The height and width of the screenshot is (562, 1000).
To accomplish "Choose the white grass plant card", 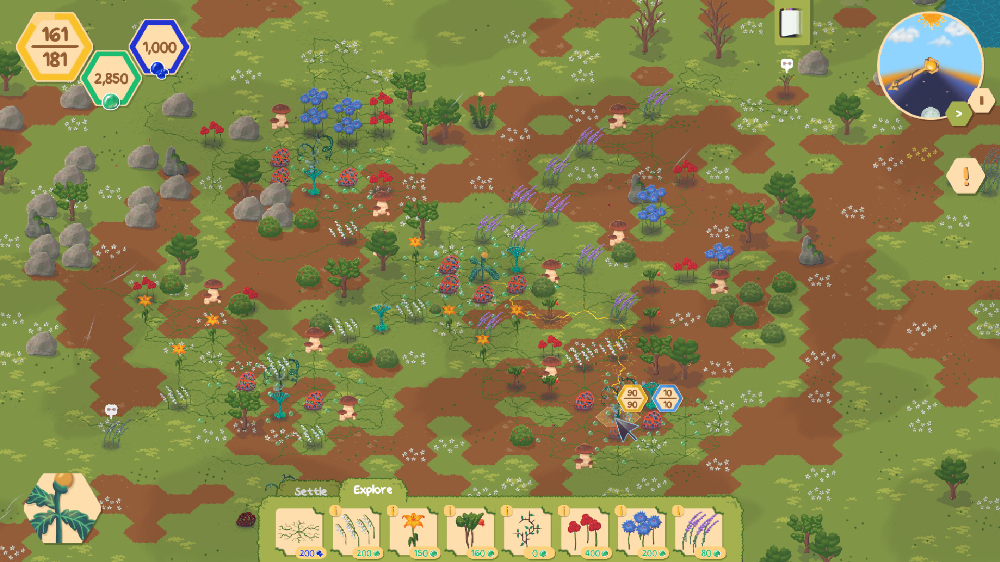I will [354, 532].
